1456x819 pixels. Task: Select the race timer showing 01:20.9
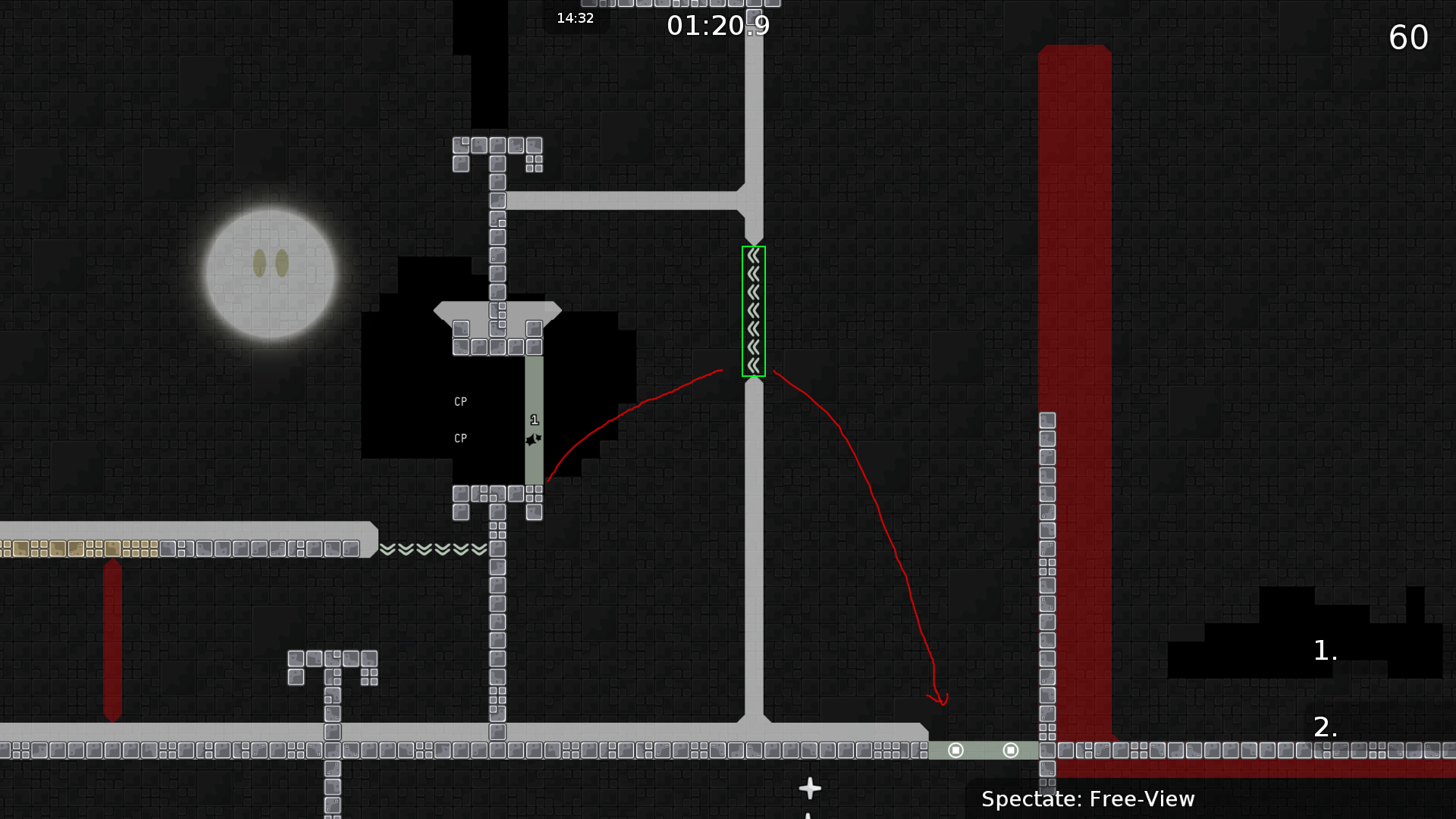[718, 25]
